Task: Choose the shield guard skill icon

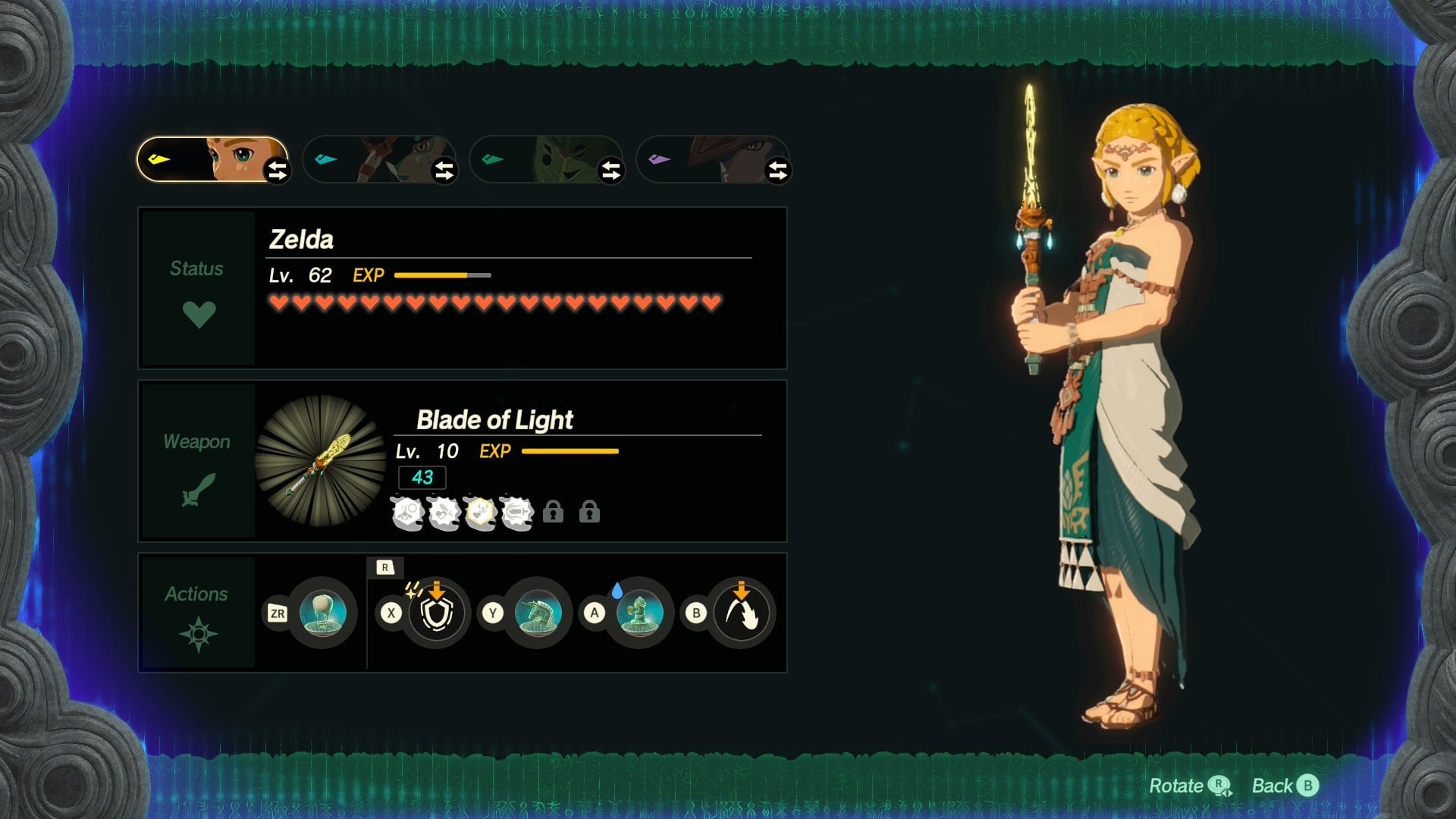Action: tap(437, 613)
